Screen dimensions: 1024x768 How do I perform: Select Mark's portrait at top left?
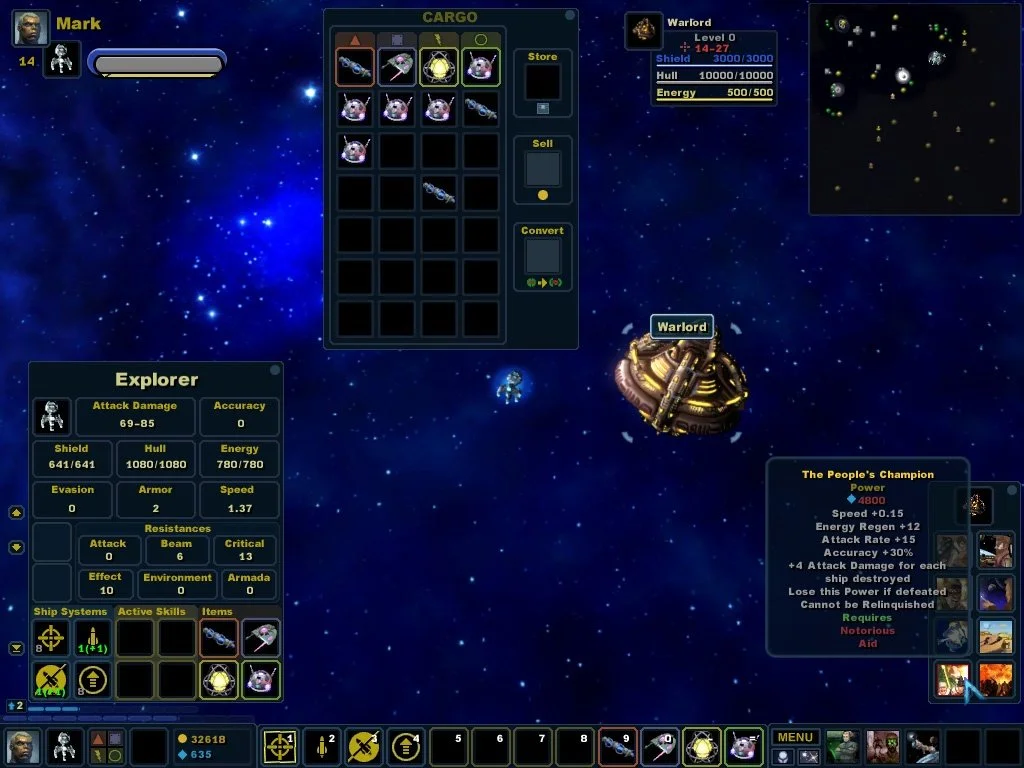(31, 28)
